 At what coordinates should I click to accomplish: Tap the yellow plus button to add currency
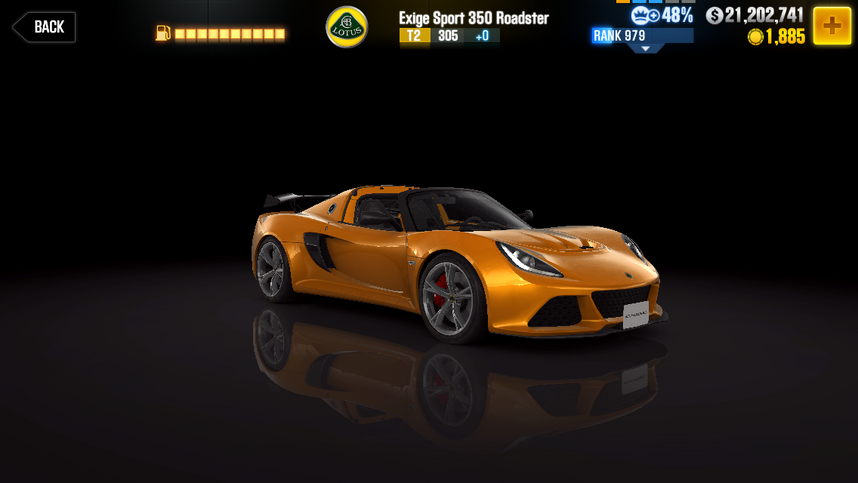[x=831, y=26]
